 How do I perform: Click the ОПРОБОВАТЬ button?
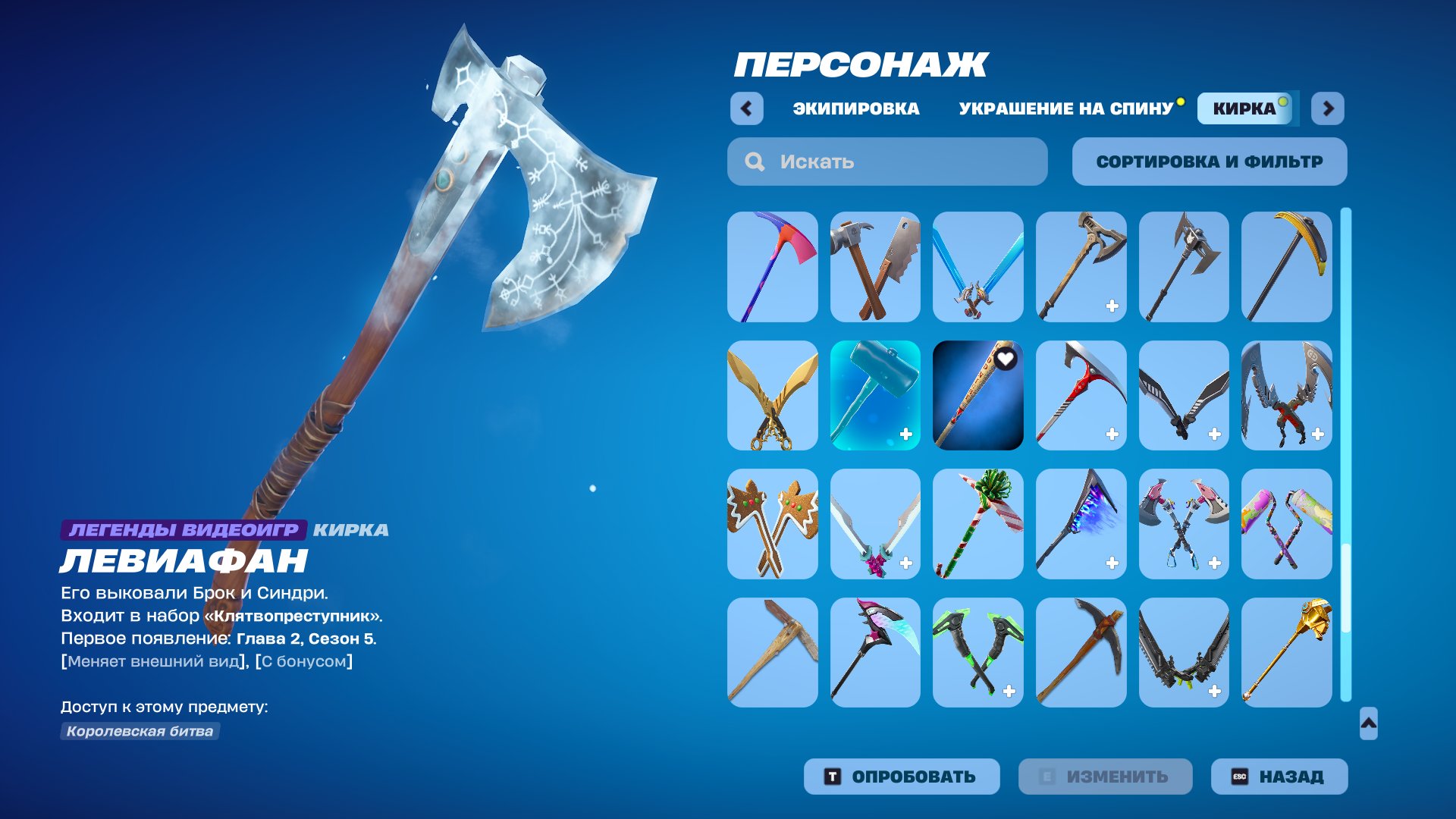902,776
